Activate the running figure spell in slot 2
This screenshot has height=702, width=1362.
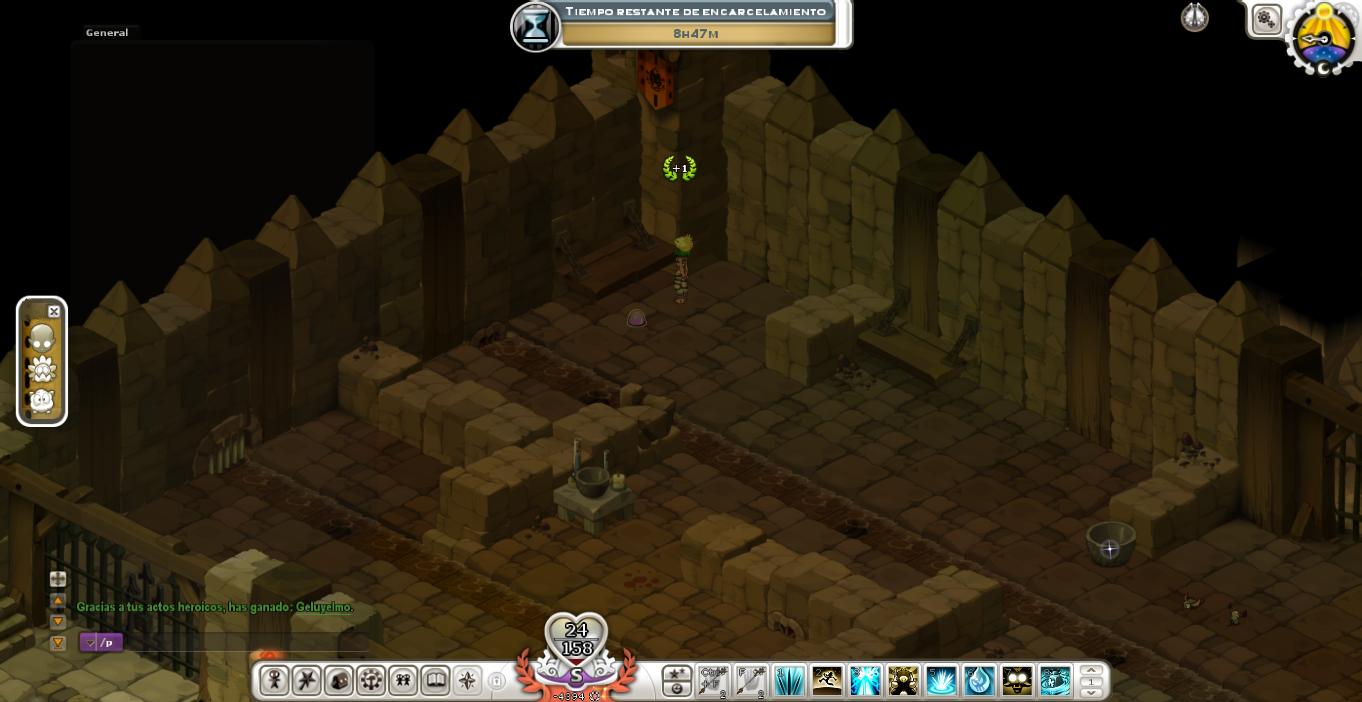pos(827,680)
